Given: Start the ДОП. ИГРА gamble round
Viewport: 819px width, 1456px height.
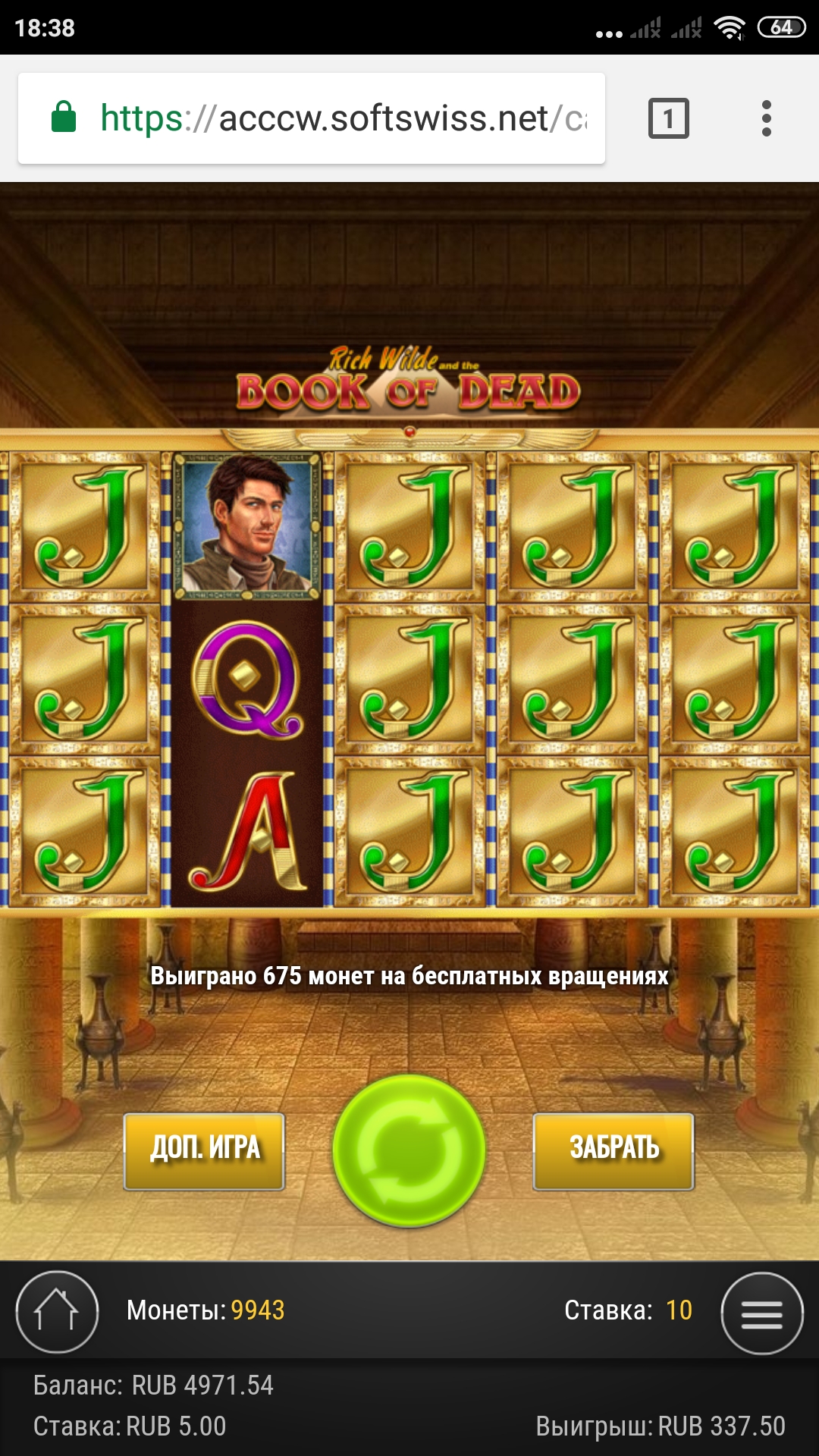Looking at the screenshot, I should [204, 1150].
